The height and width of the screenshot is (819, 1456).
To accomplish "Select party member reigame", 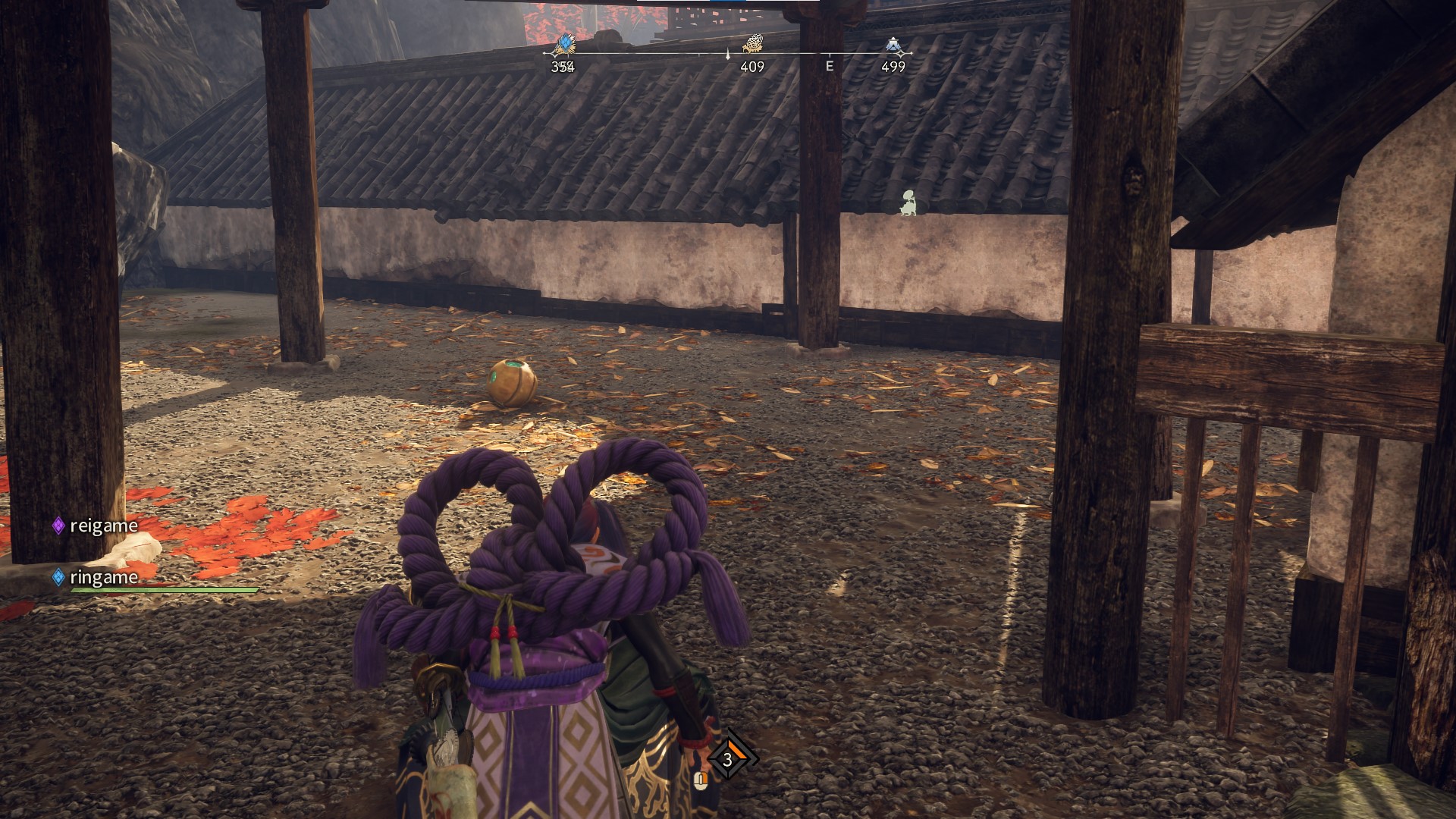I will pyautogui.click(x=103, y=526).
